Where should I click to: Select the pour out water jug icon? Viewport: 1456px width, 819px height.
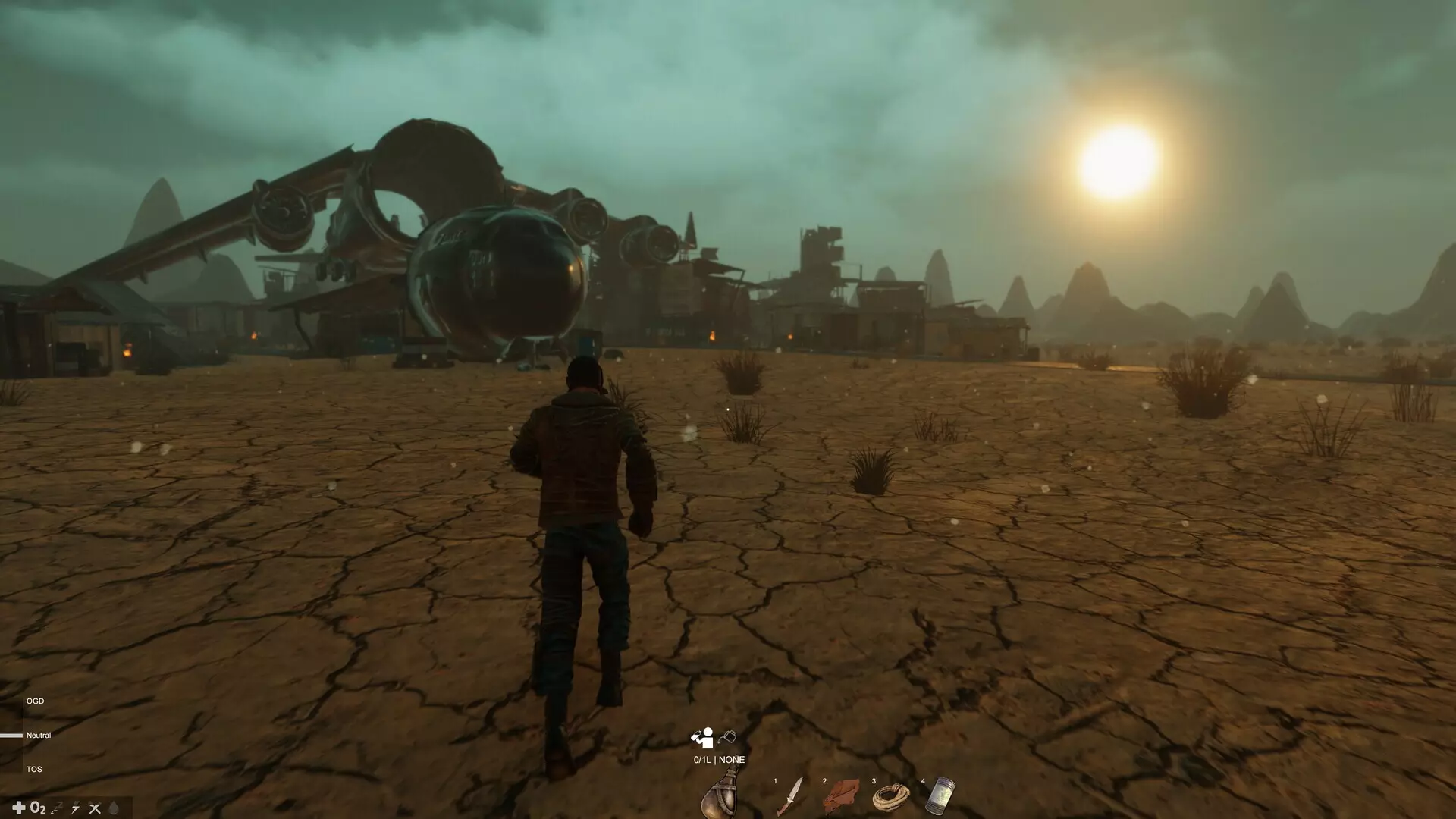point(727,736)
